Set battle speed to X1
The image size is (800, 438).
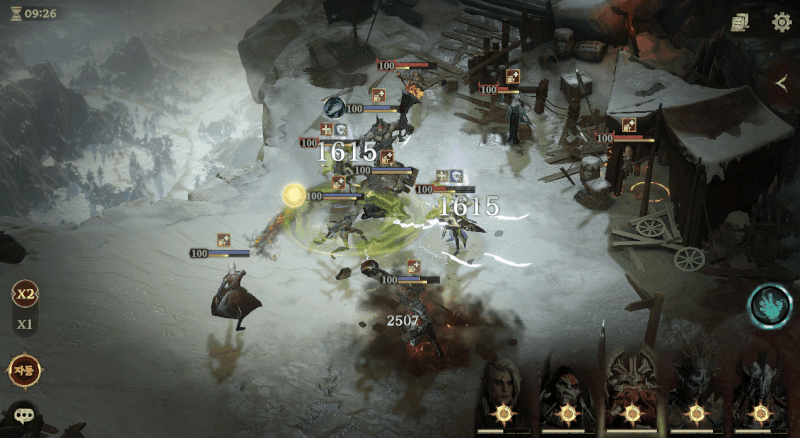pyautogui.click(x=24, y=324)
